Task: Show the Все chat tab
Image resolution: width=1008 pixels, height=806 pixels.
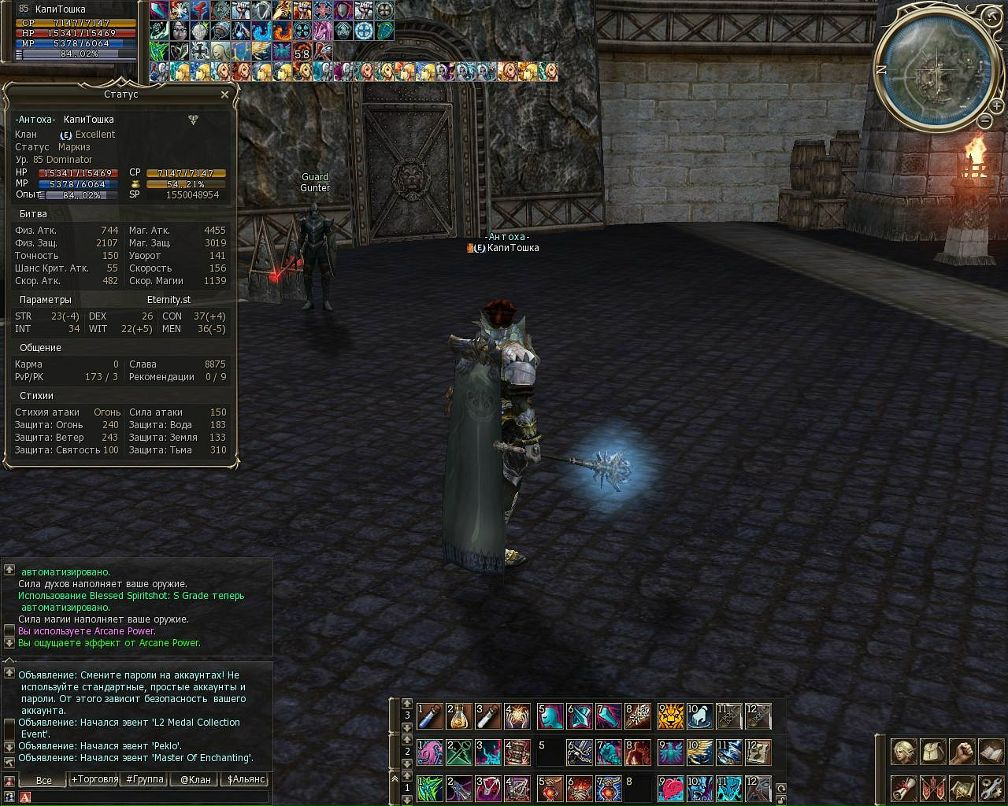Action: pyautogui.click(x=43, y=779)
